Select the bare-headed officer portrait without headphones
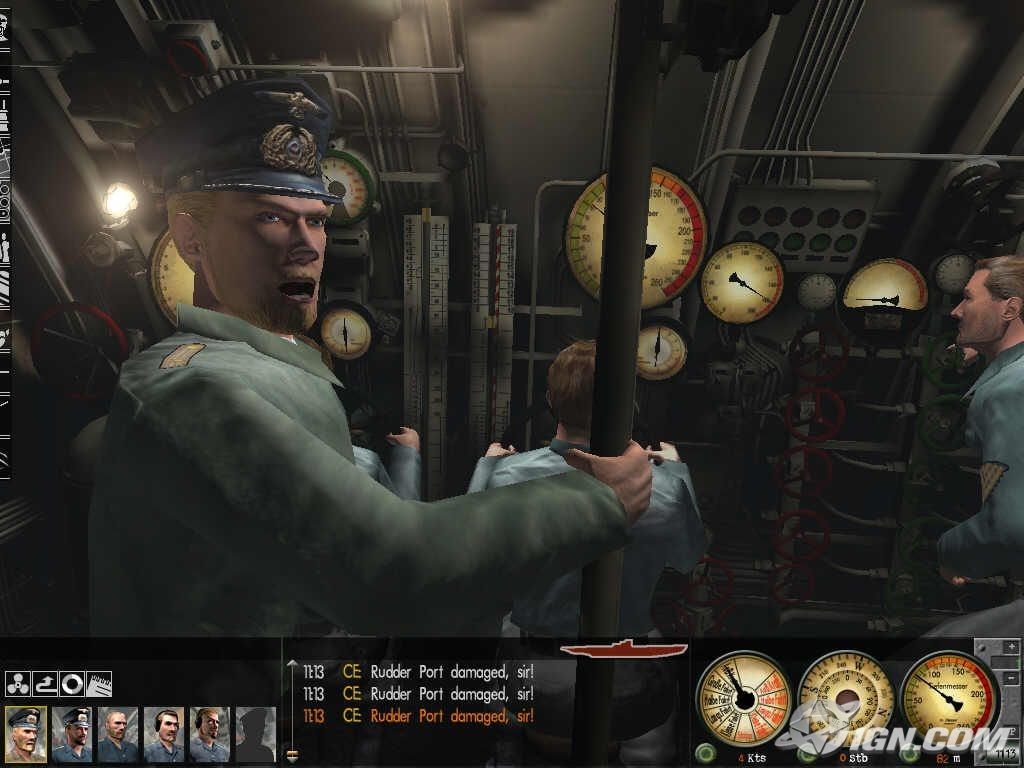This screenshot has width=1024, height=768. pos(117,734)
